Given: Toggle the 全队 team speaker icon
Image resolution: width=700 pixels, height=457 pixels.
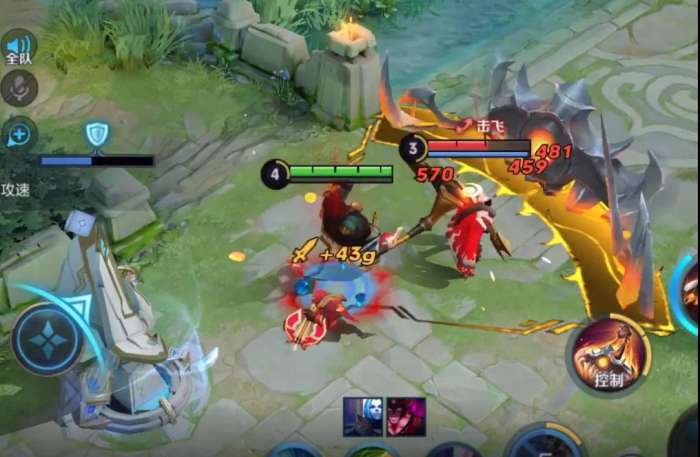Looking at the screenshot, I should 18,47.
